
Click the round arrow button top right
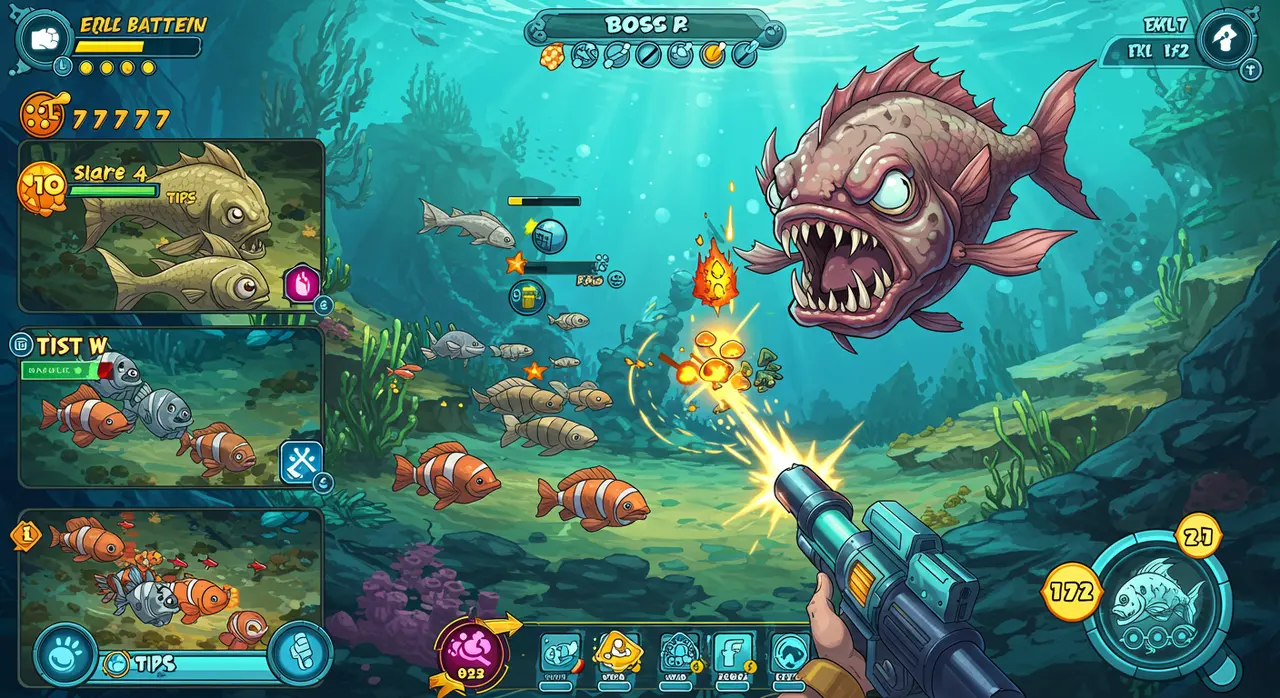pos(1227,38)
